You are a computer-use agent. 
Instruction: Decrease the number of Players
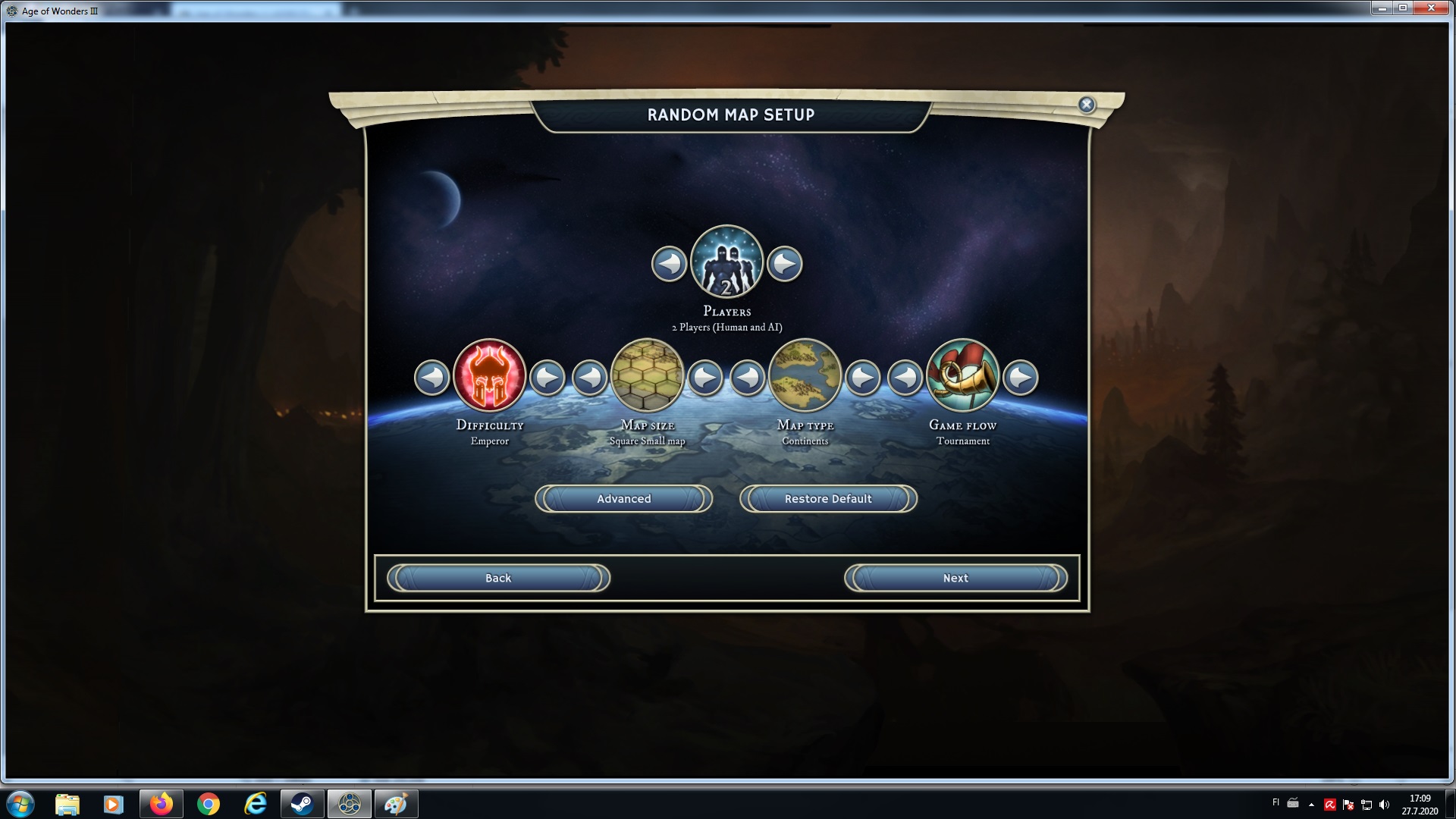pos(669,264)
